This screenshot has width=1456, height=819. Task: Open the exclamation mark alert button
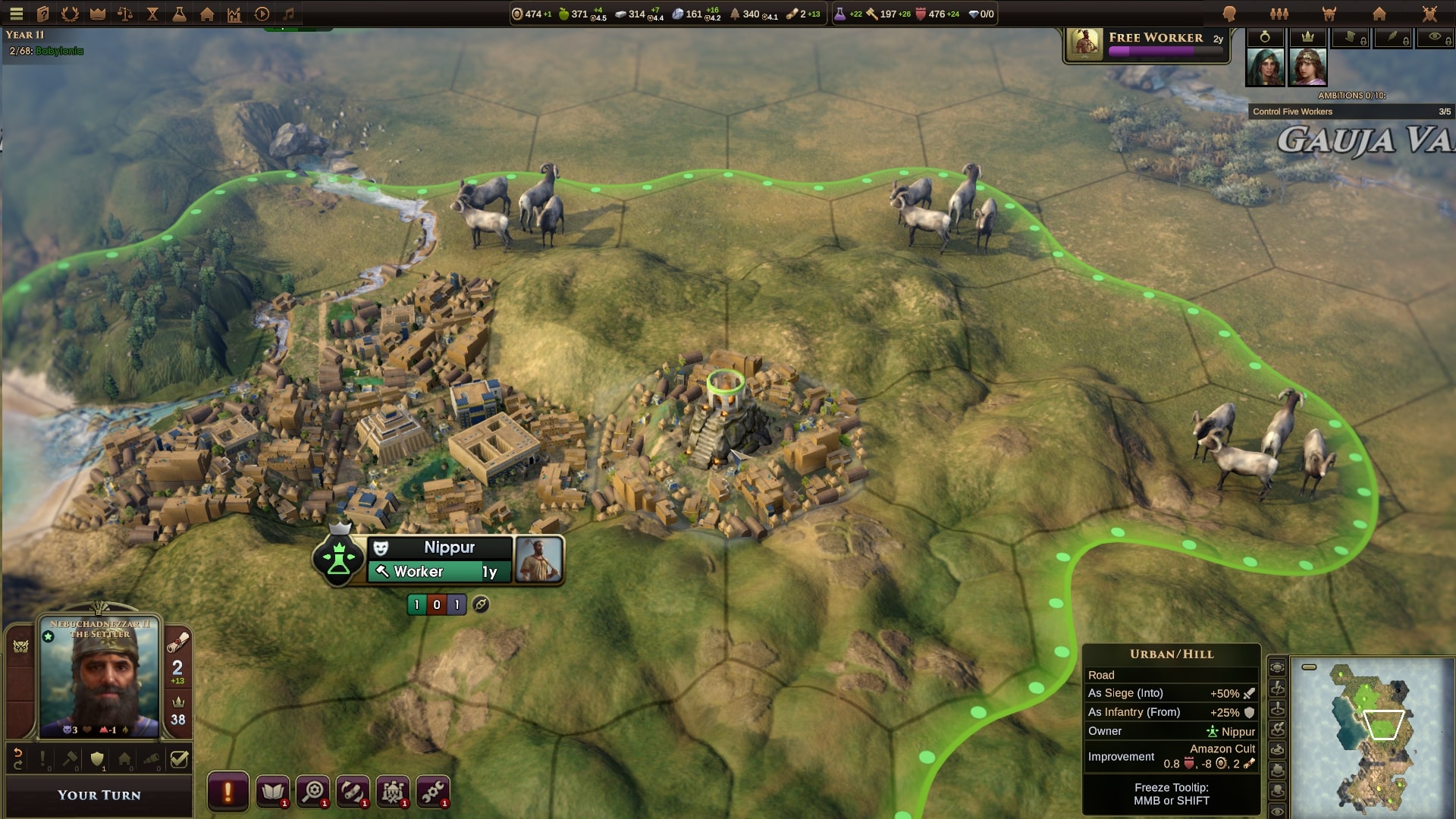(227, 792)
